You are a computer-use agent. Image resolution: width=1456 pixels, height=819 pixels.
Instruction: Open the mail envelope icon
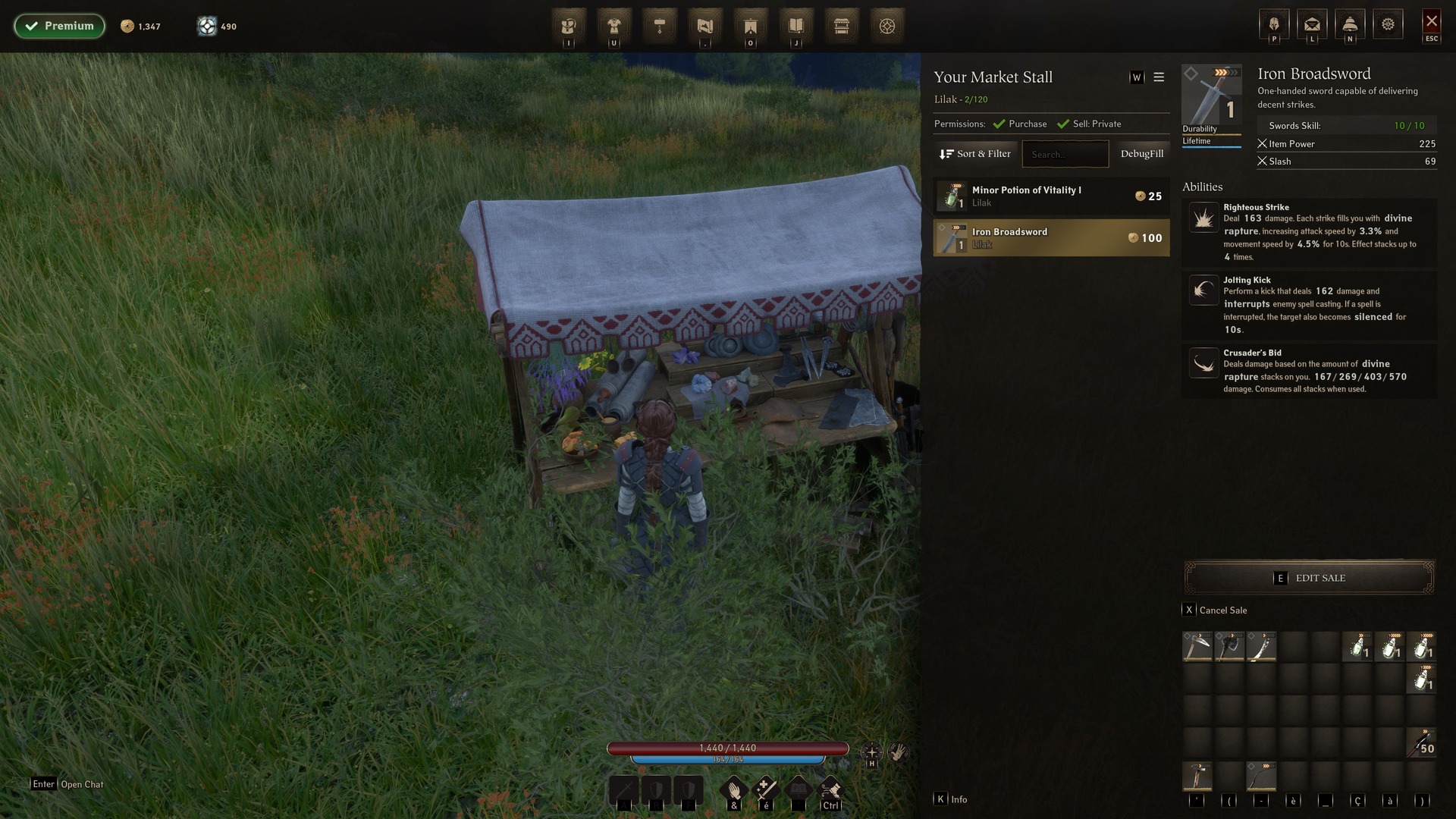1312,25
